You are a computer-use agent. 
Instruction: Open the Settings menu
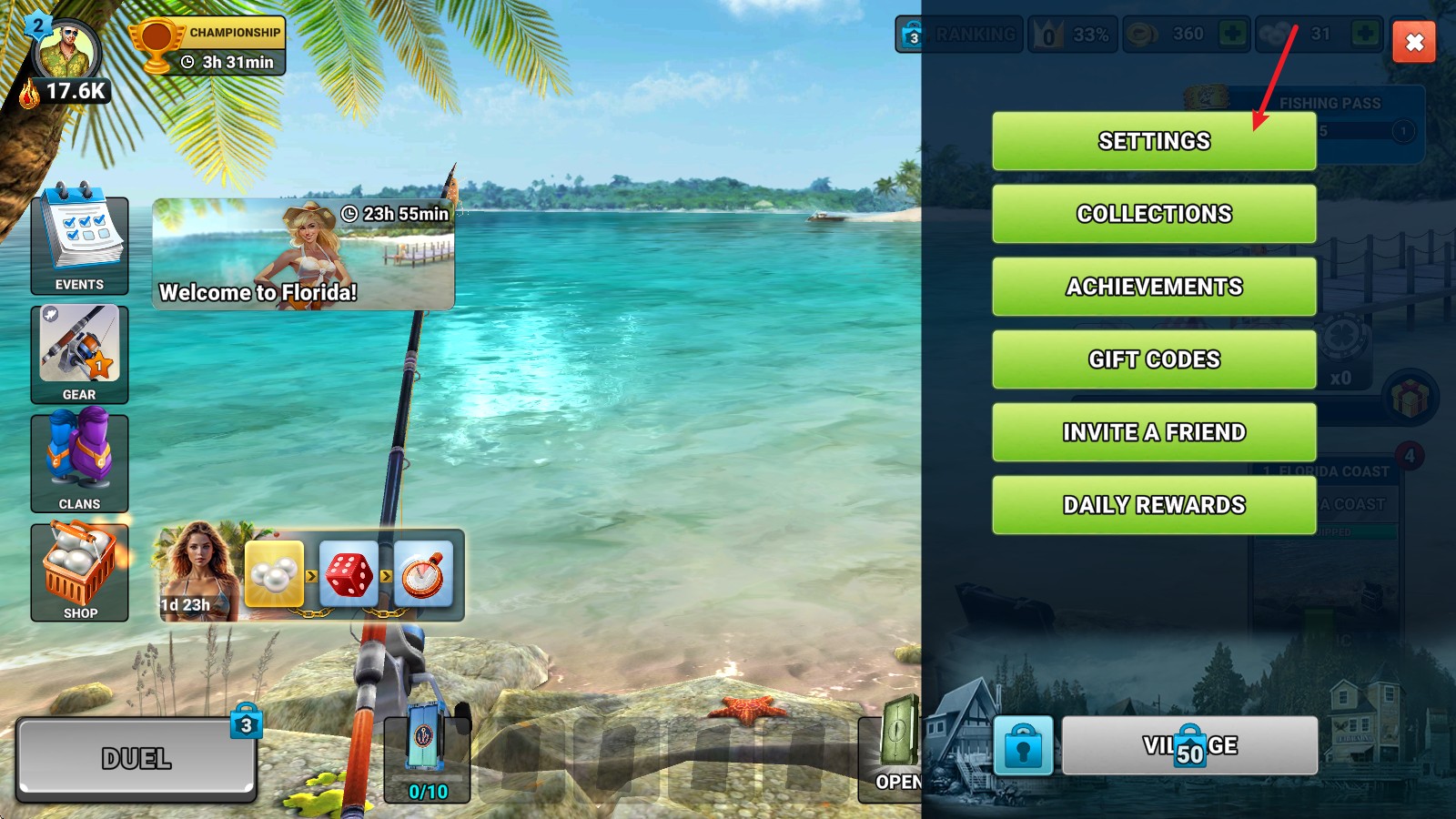pos(1154,141)
